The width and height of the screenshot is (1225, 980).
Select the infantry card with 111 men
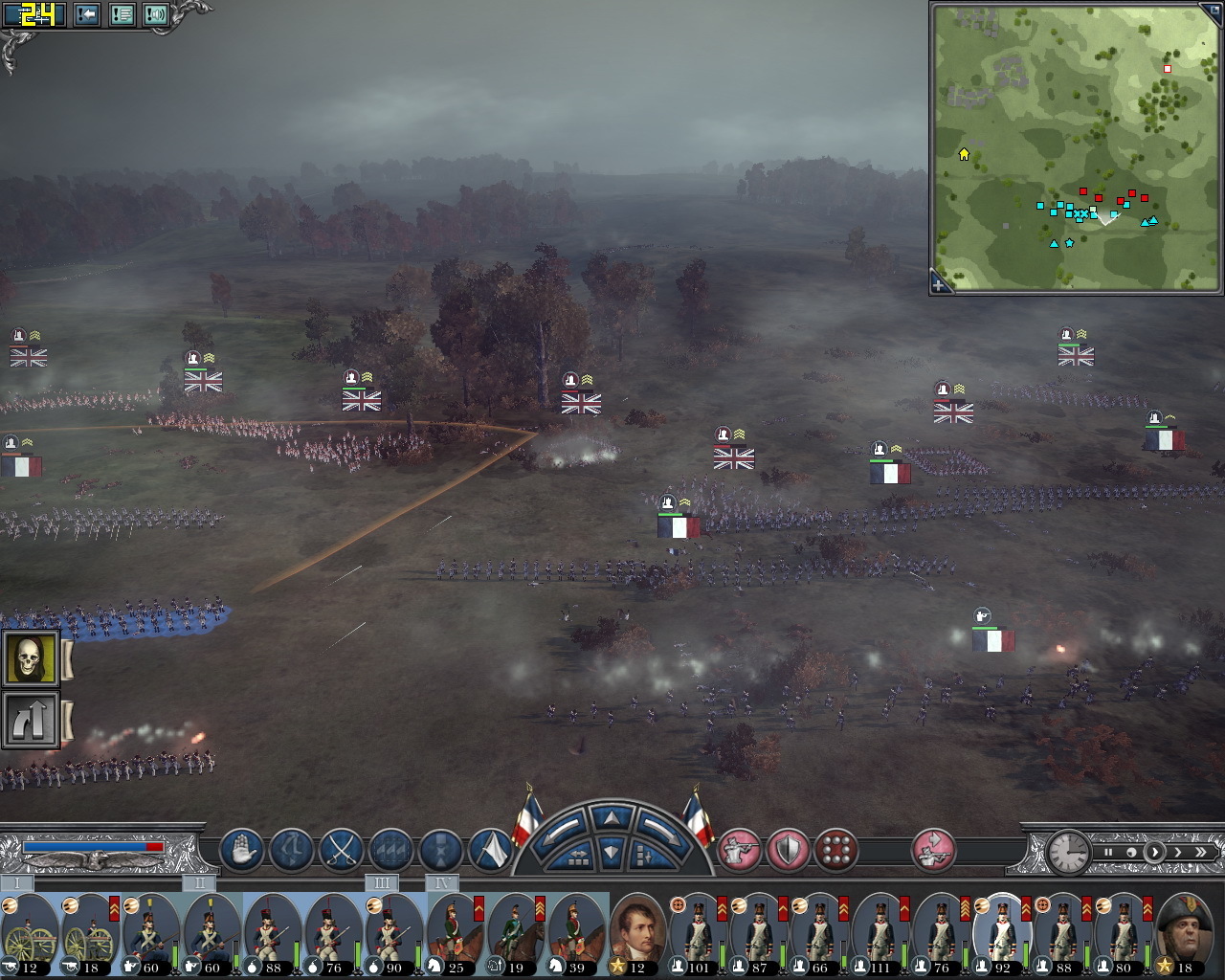879,934
